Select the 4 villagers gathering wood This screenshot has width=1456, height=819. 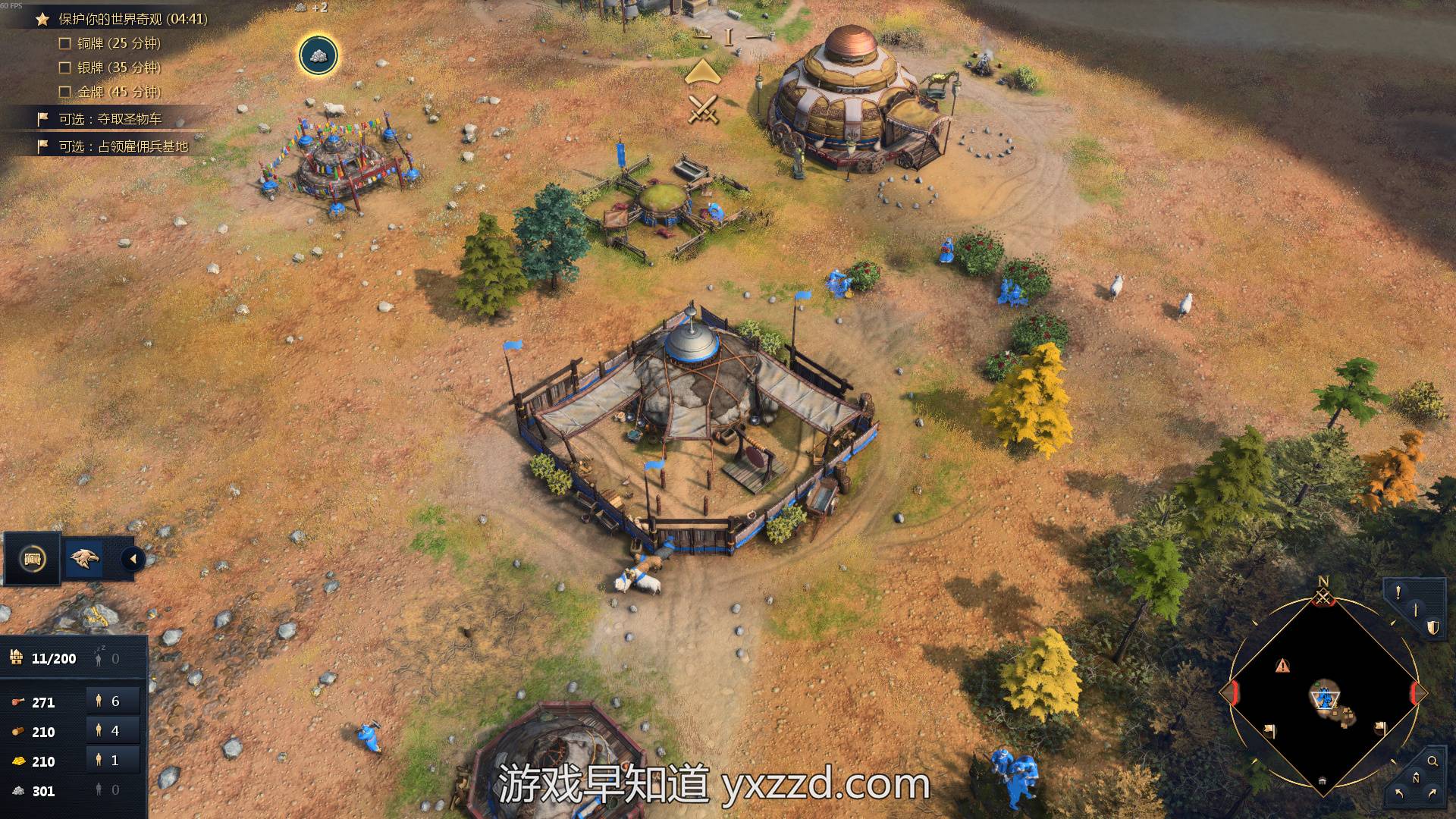(112, 731)
